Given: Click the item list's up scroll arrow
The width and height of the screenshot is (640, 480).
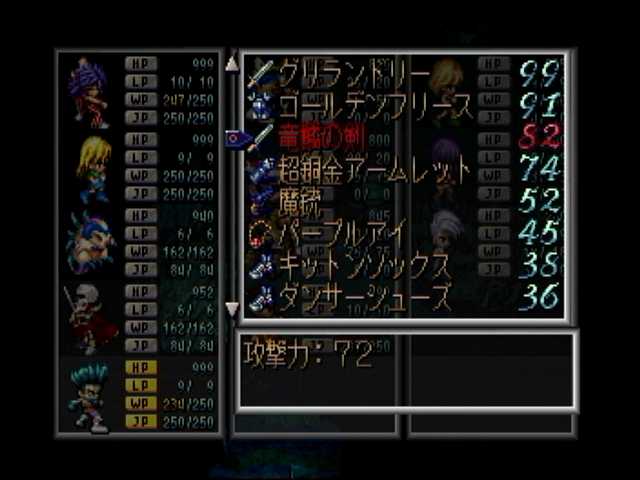Looking at the screenshot, I should click(x=232, y=64).
